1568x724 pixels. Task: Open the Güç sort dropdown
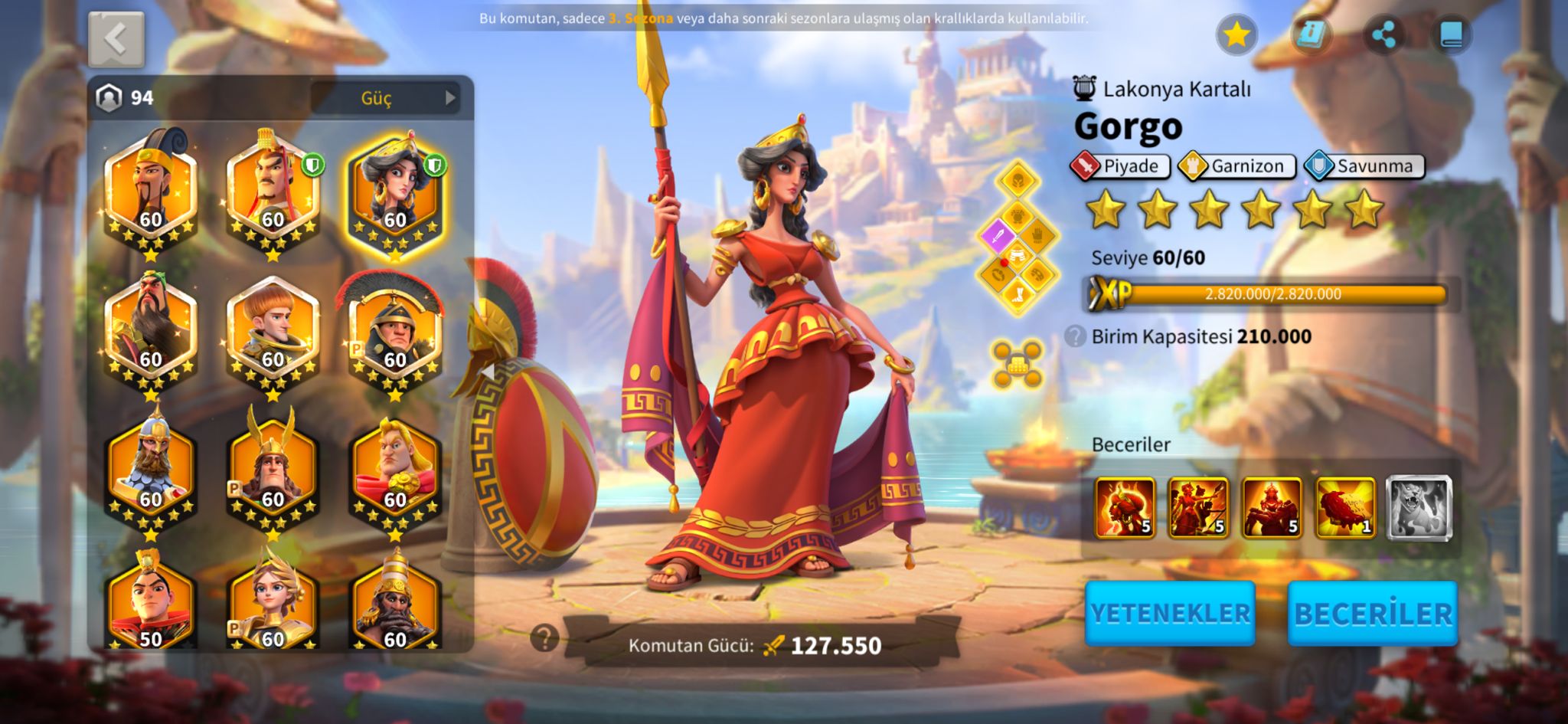[x=385, y=98]
